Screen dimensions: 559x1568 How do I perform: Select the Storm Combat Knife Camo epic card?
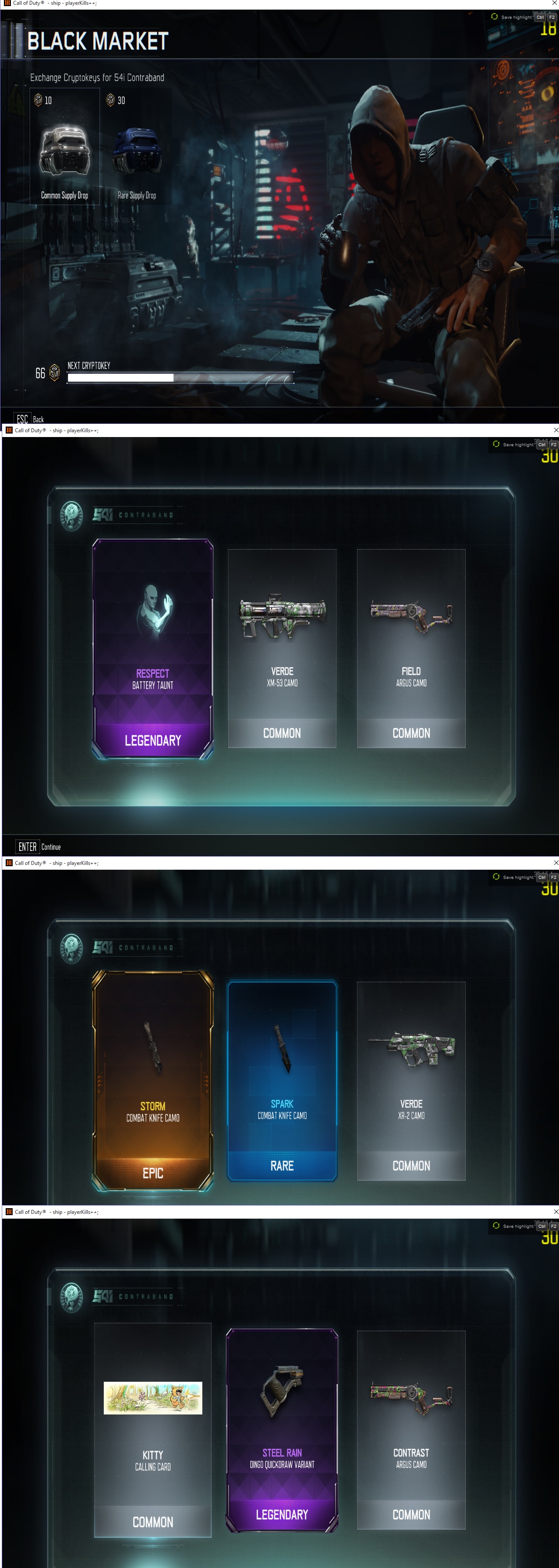(153, 1080)
